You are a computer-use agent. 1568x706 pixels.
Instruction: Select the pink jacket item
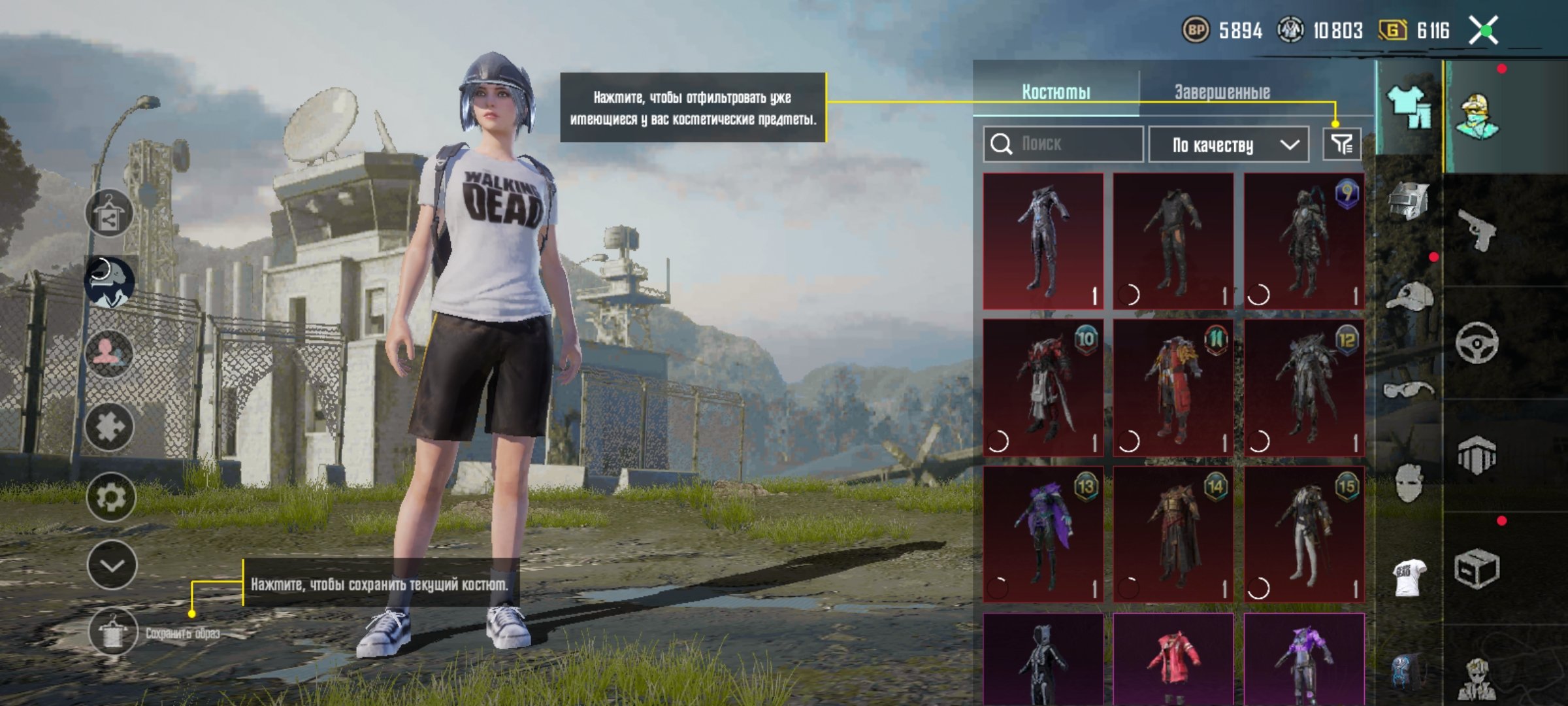1173,659
